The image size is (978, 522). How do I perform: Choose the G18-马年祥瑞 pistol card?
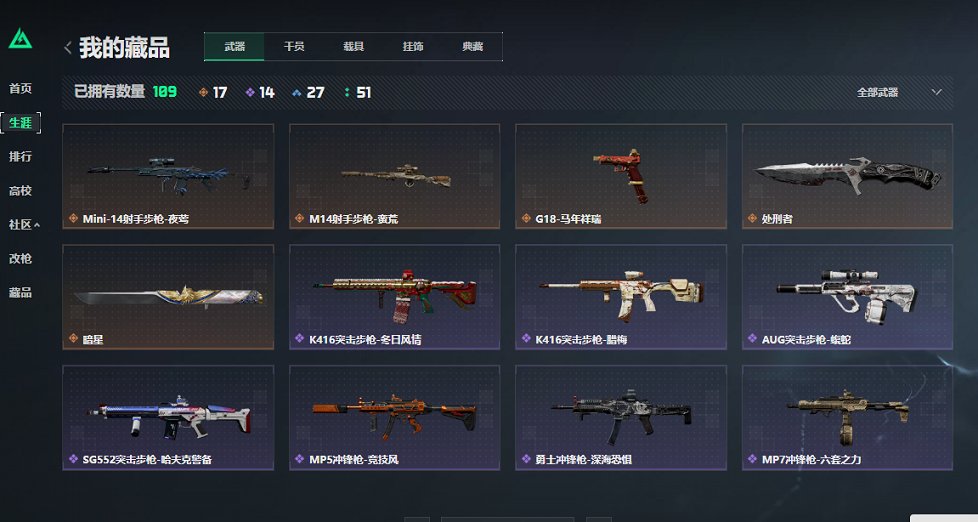[621, 176]
